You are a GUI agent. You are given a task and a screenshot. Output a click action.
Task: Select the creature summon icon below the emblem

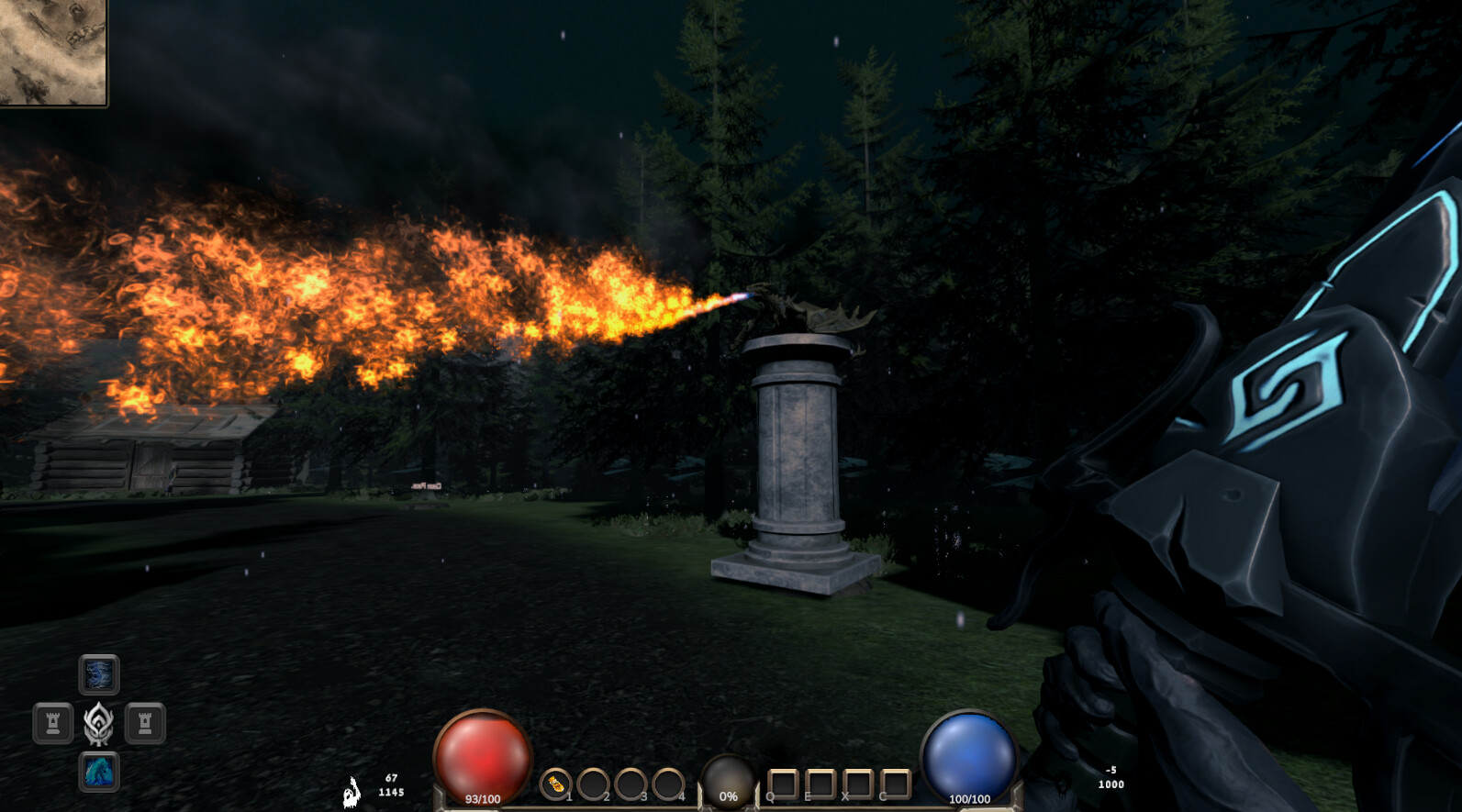(99, 771)
